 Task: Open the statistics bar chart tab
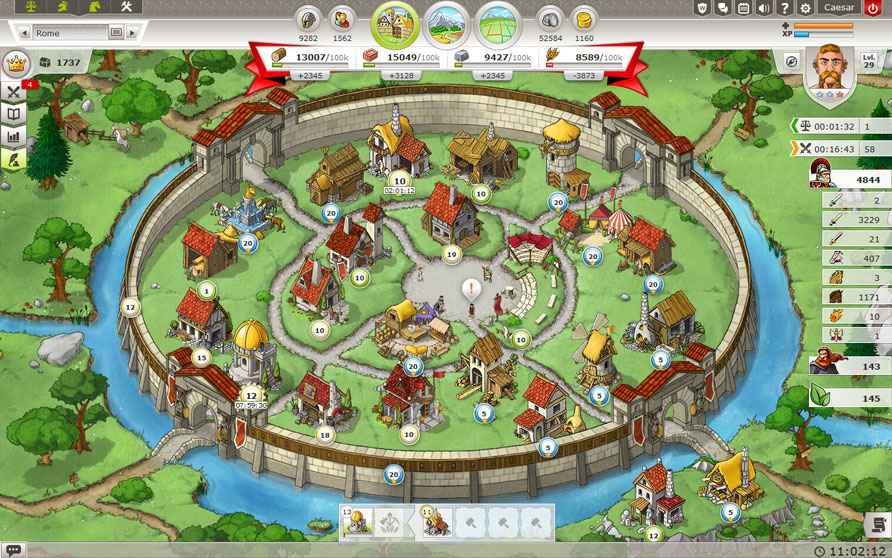(x=14, y=137)
